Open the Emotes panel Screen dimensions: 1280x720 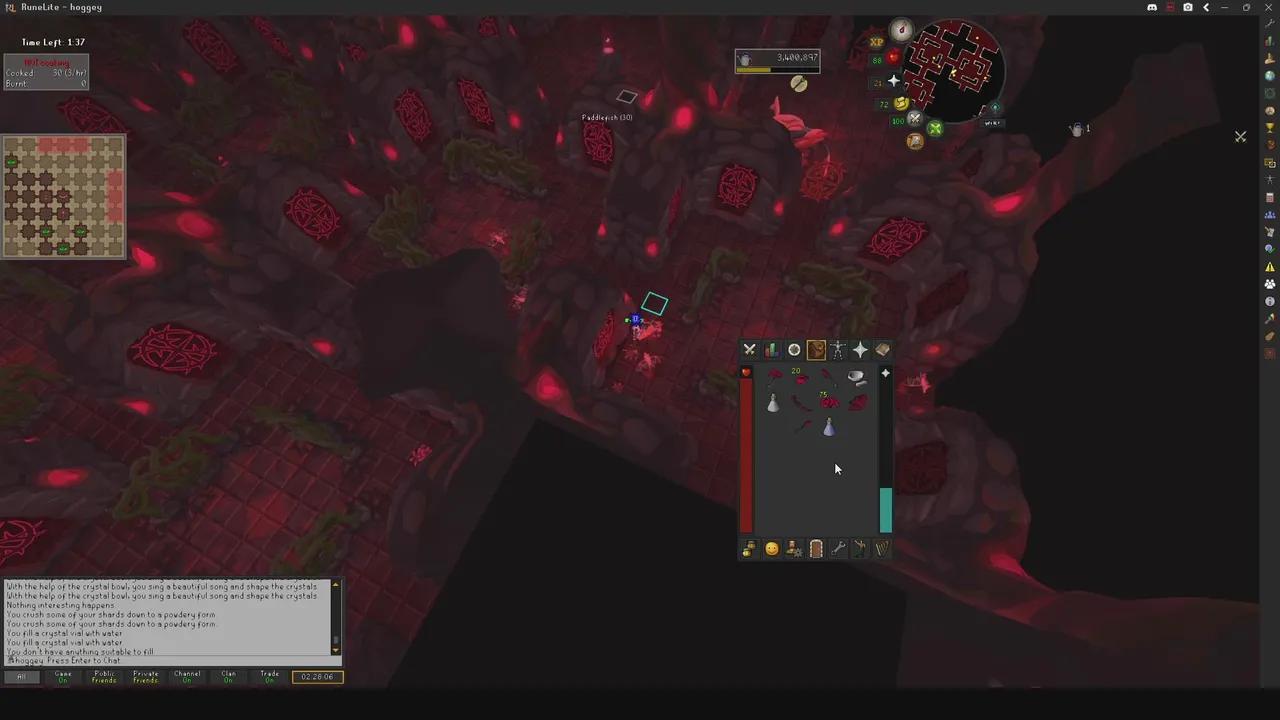[x=860, y=548]
